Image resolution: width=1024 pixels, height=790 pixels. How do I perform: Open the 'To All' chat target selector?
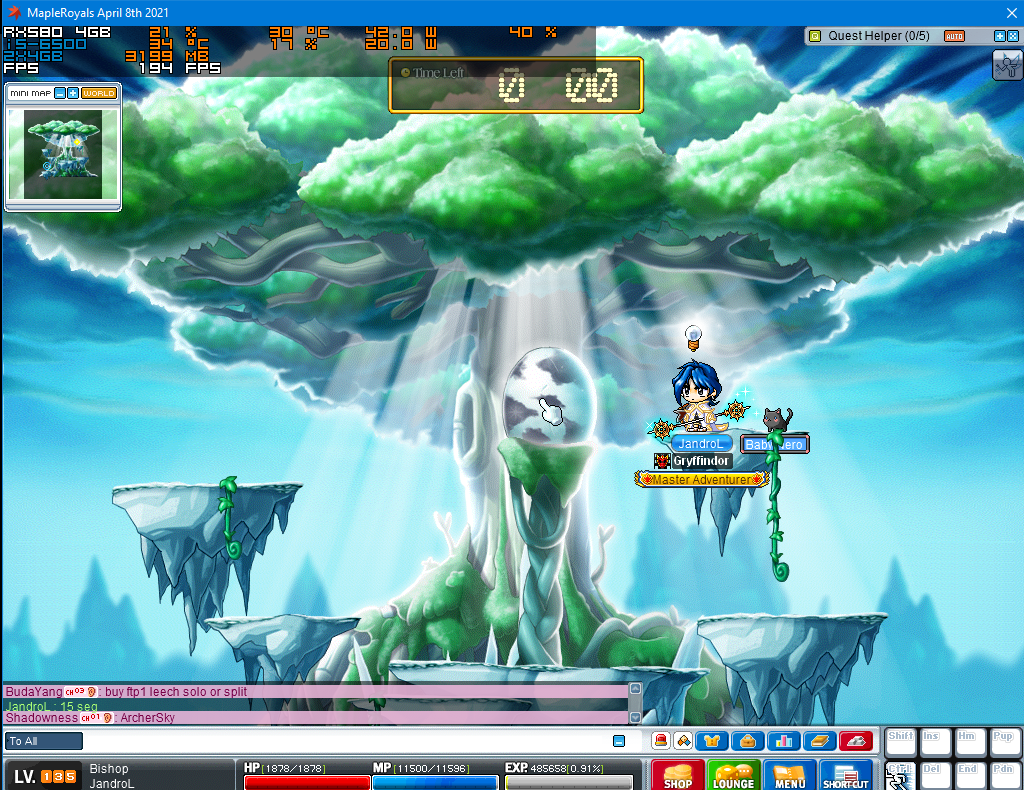click(x=44, y=741)
